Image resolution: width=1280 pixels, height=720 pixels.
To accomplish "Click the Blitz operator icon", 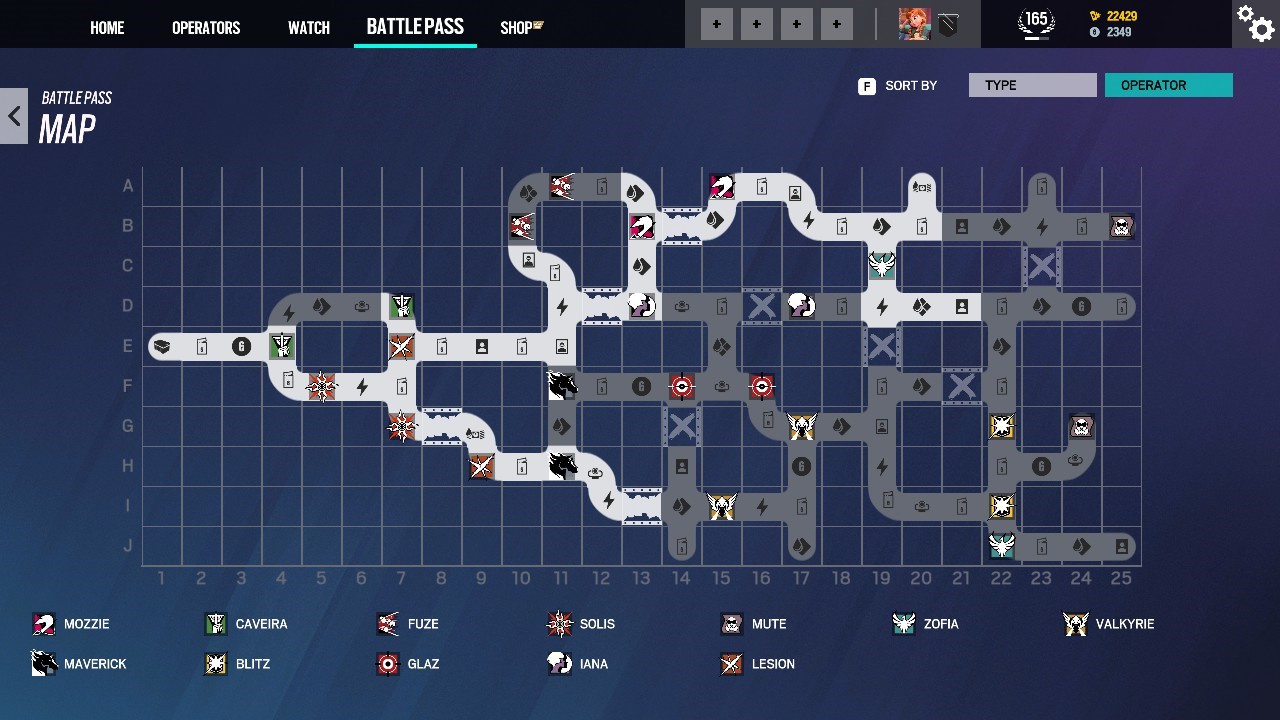I will pos(218,663).
